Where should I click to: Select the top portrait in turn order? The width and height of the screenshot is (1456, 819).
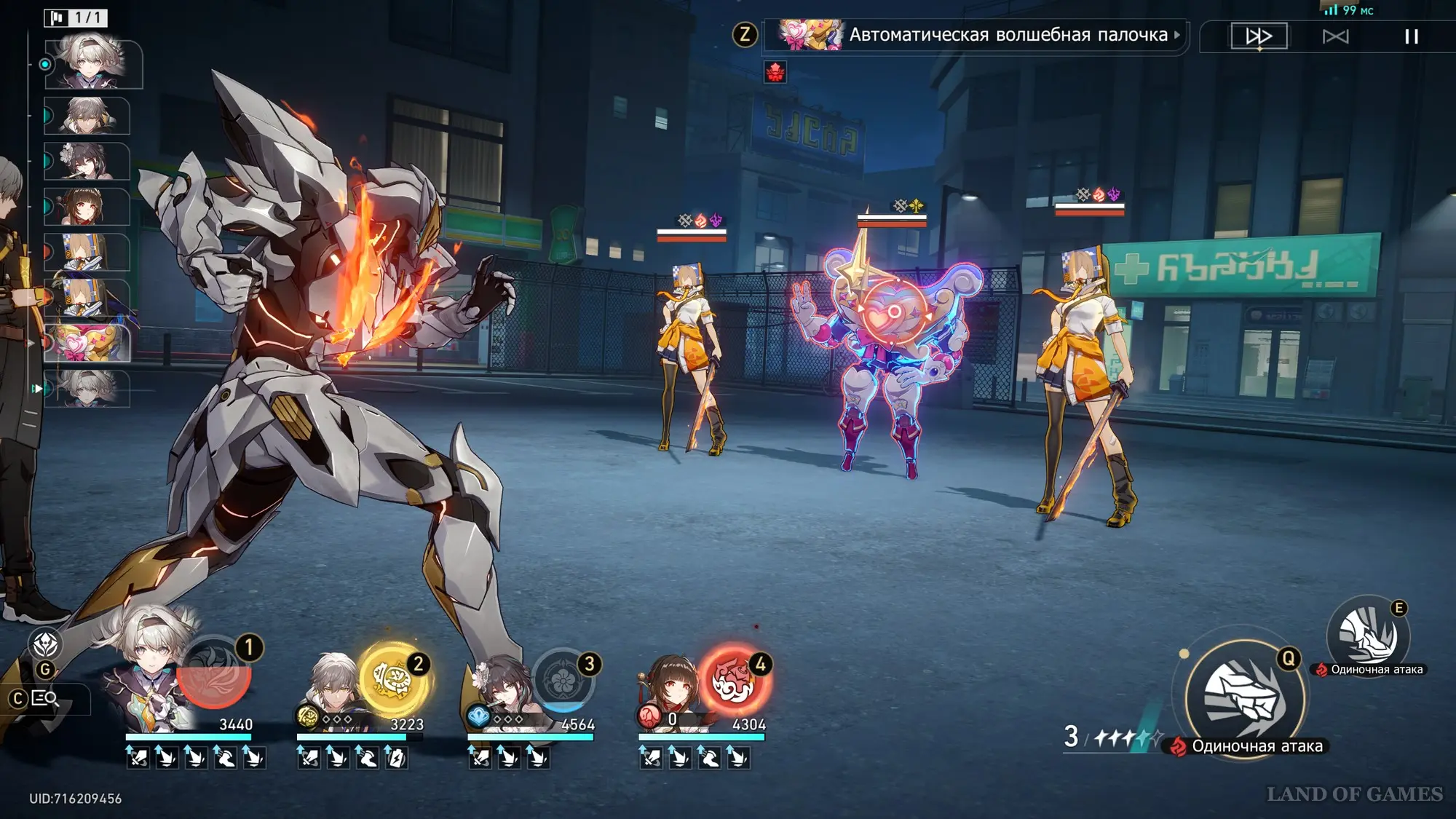coord(93,65)
